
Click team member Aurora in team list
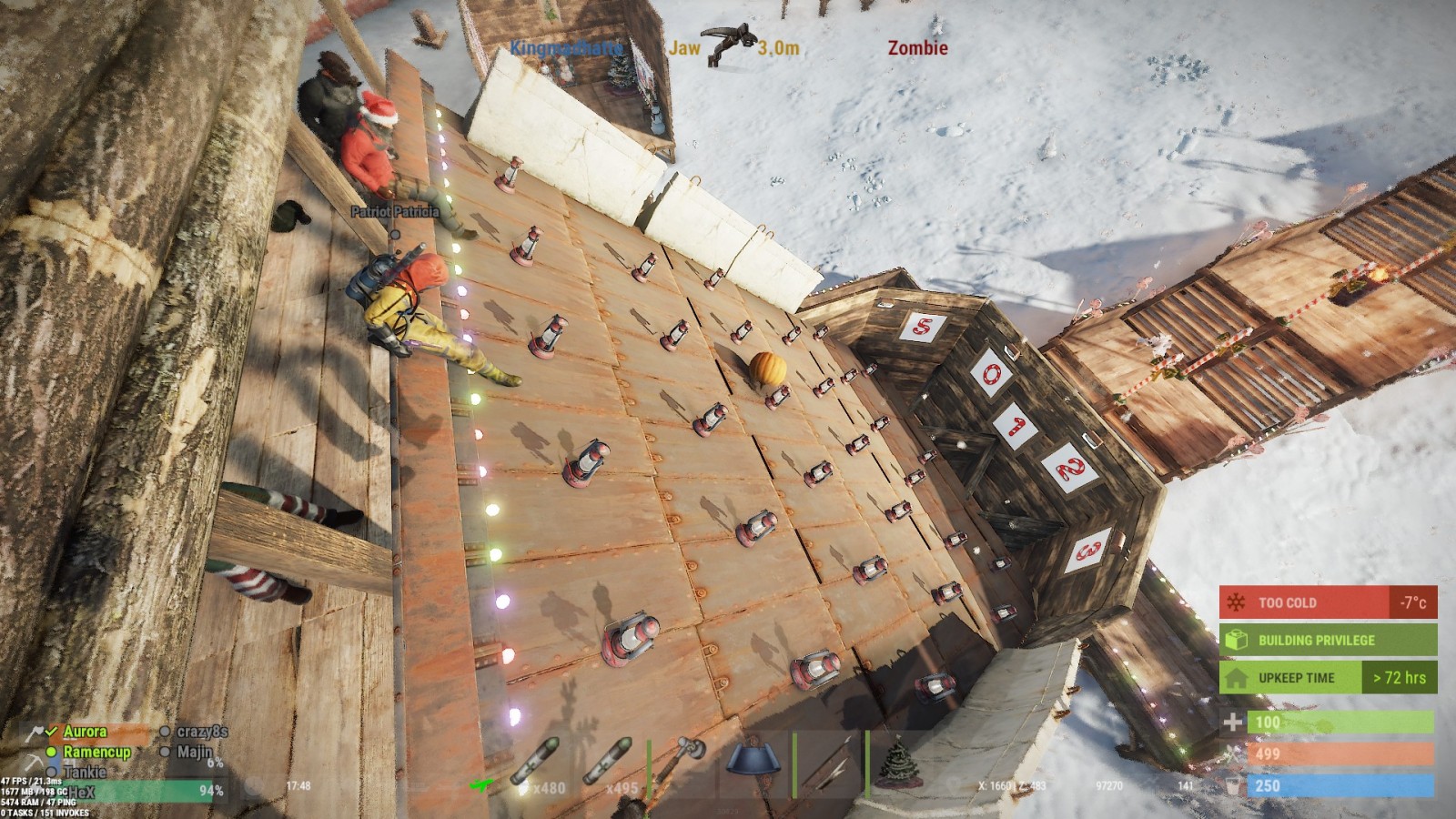click(x=85, y=732)
